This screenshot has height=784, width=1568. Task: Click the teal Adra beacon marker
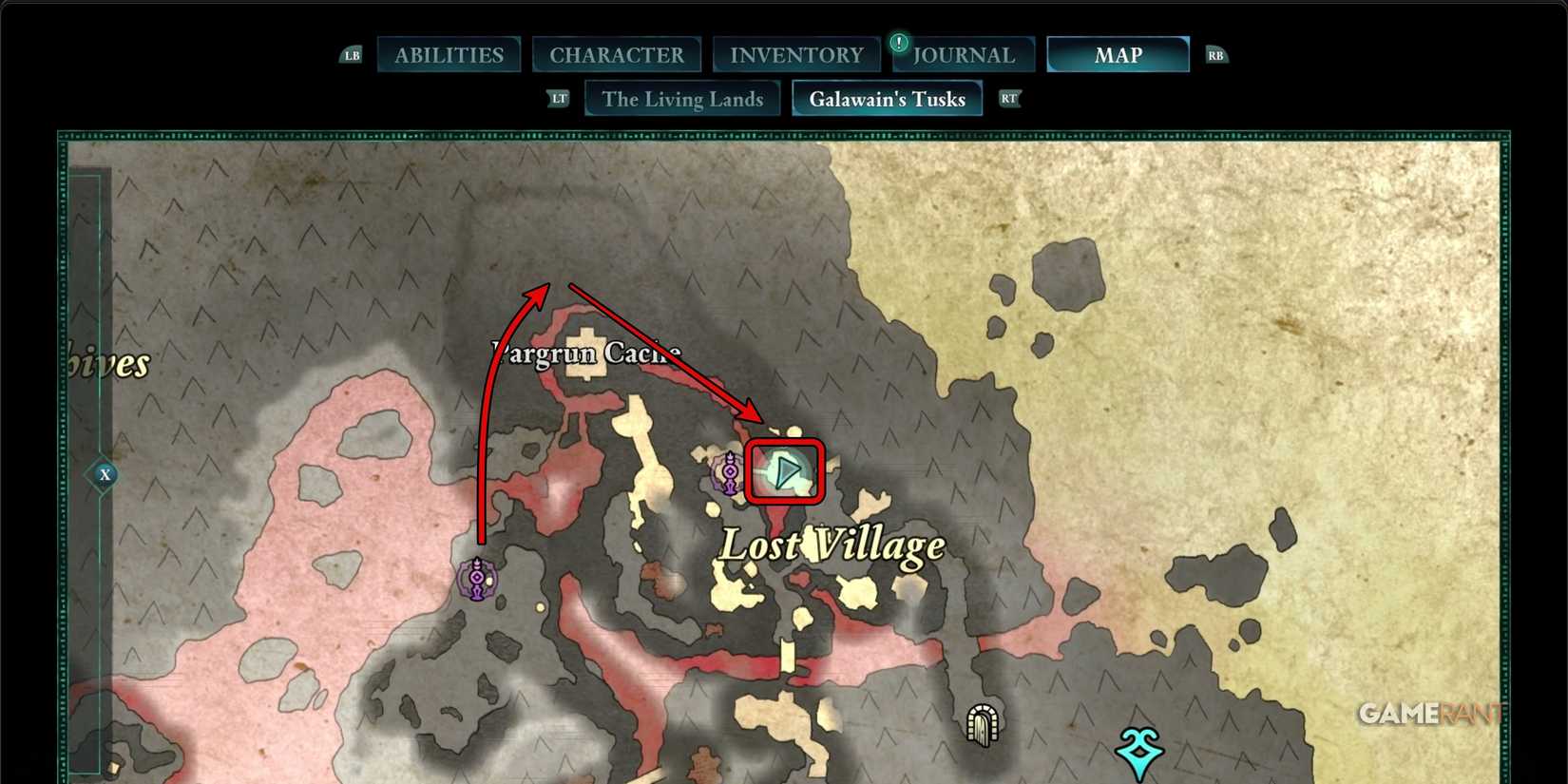click(1138, 750)
